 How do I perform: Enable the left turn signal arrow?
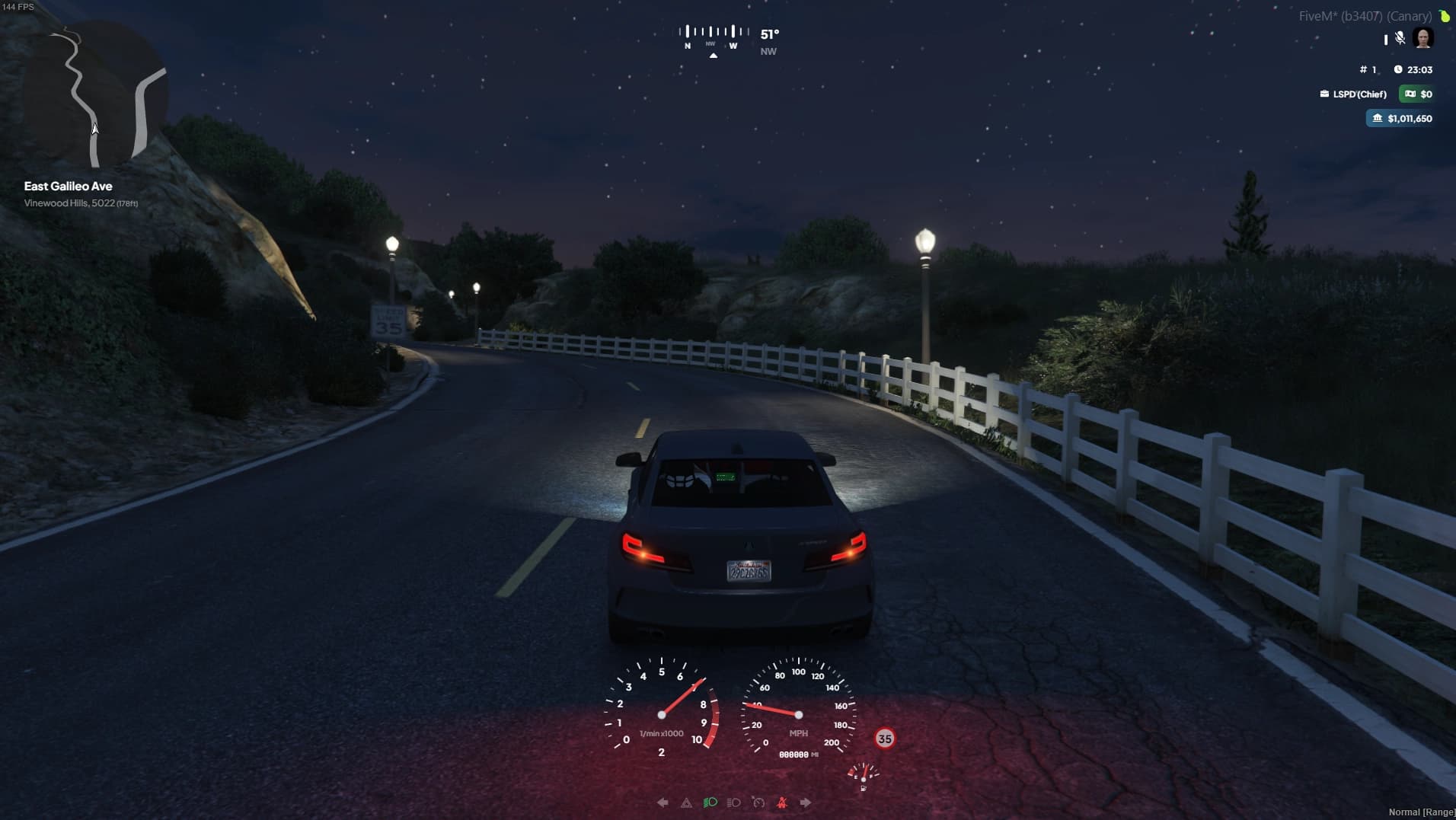click(x=663, y=802)
